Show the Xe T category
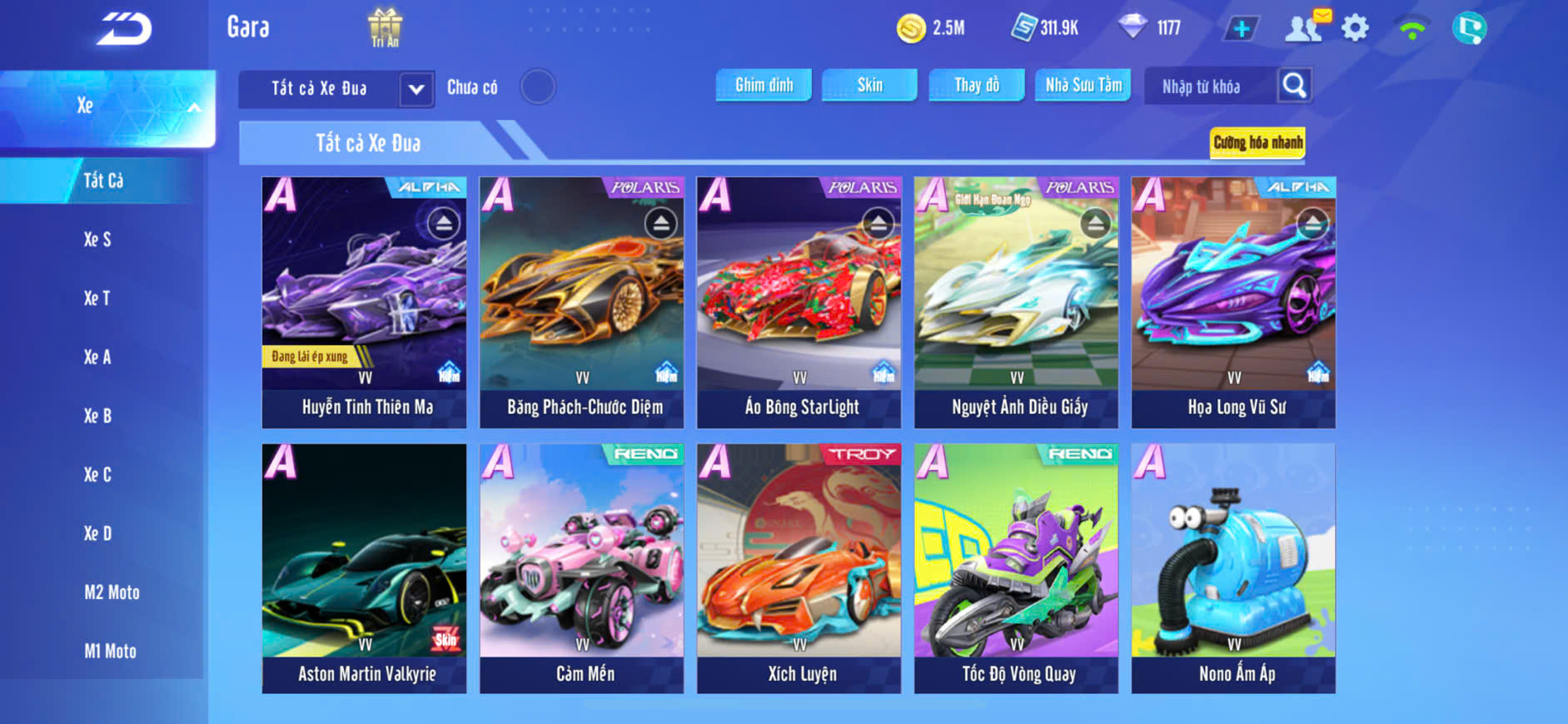 tap(97, 298)
